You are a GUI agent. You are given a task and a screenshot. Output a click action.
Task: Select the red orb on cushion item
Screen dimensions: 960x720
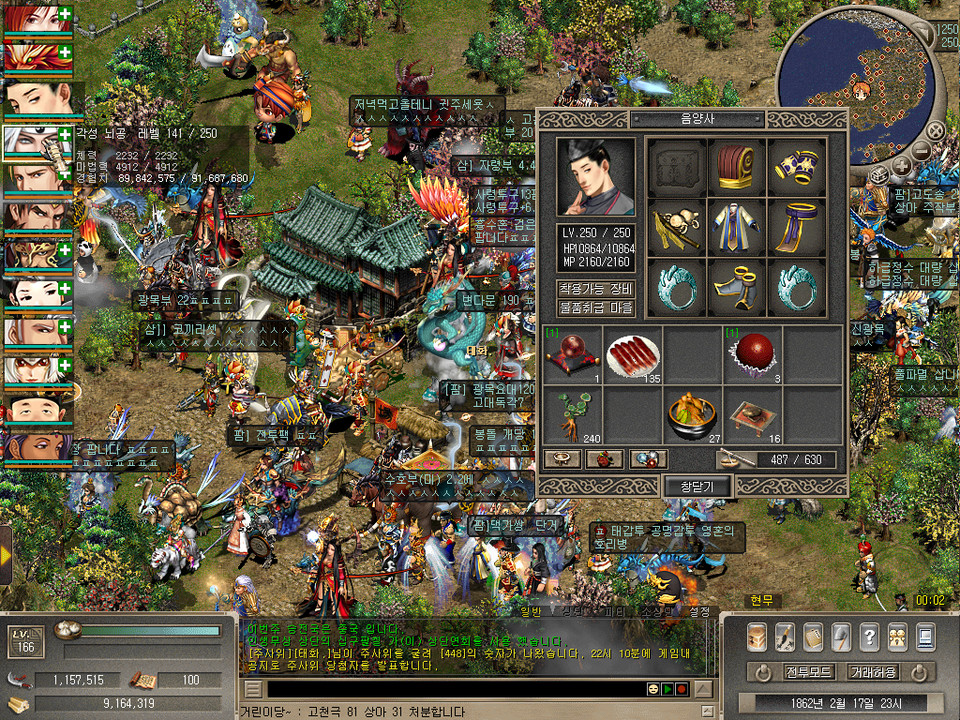[x=573, y=356]
